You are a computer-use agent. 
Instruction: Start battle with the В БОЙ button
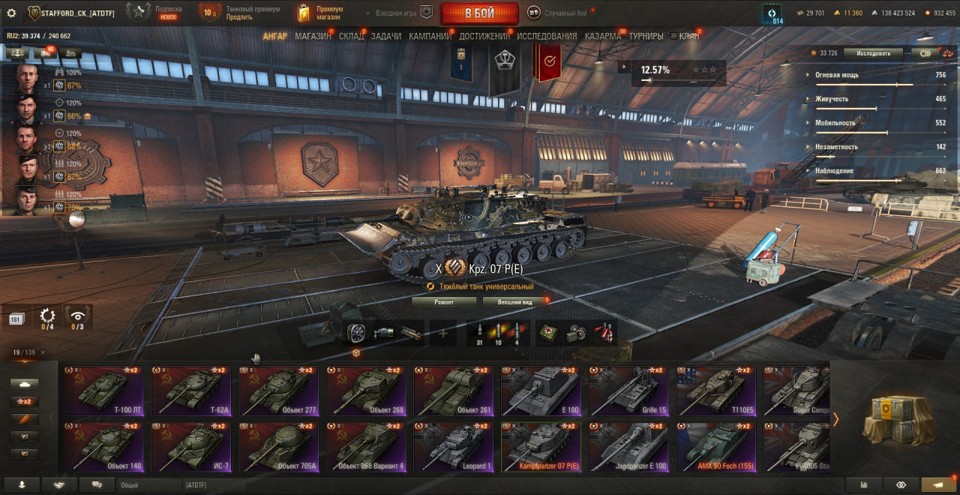pos(479,13)
